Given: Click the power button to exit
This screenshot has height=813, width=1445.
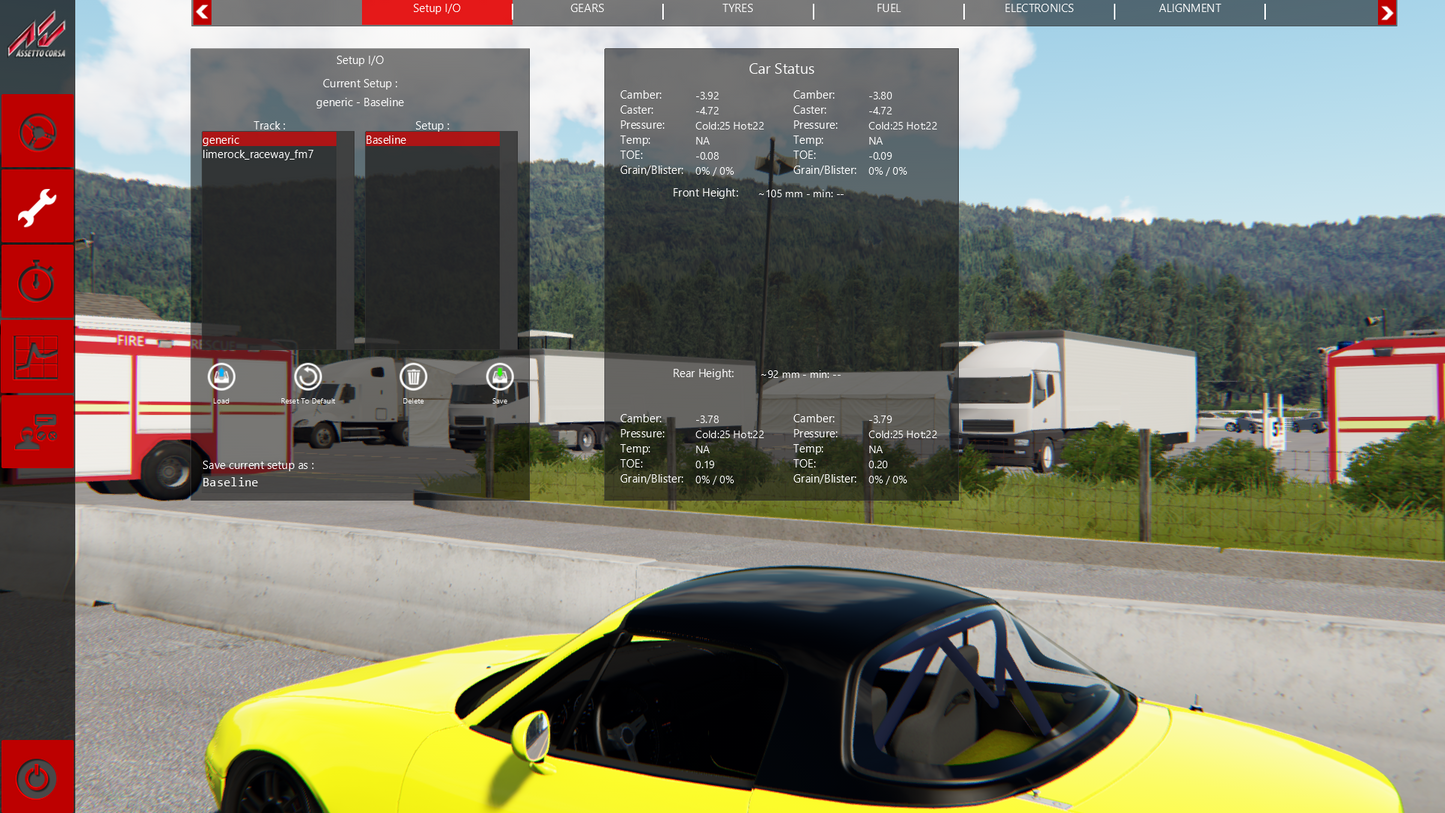Looking at the screenshot, I should point(36,777).
